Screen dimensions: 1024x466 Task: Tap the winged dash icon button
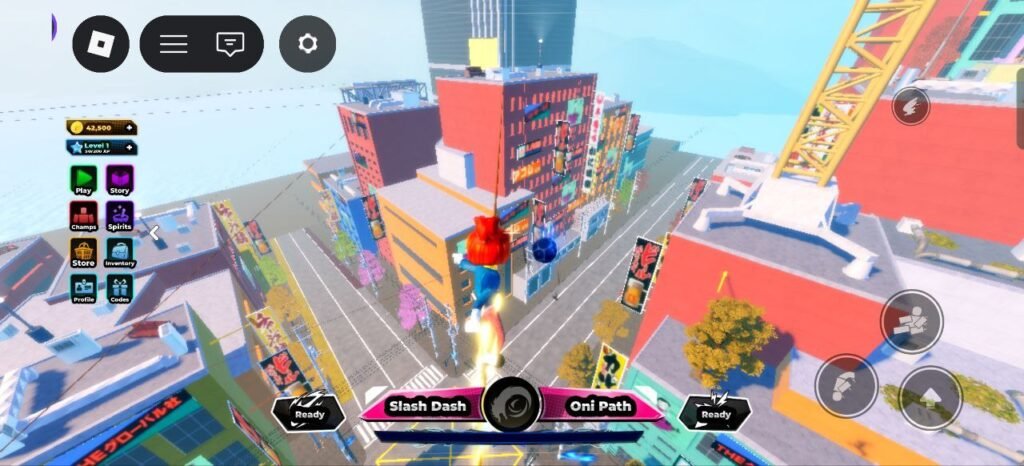point(910,105)
